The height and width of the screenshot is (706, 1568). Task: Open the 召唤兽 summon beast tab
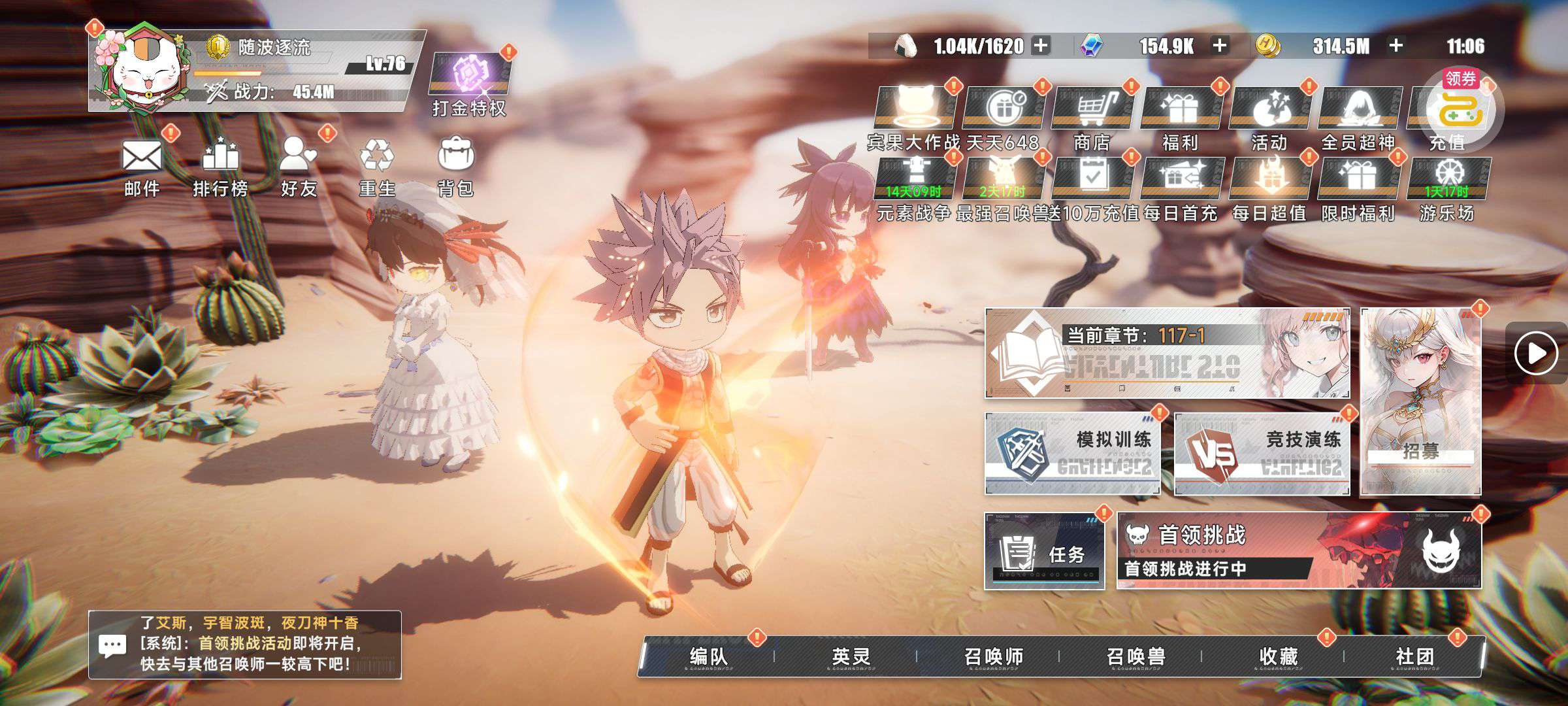(x=1135, y=656)
